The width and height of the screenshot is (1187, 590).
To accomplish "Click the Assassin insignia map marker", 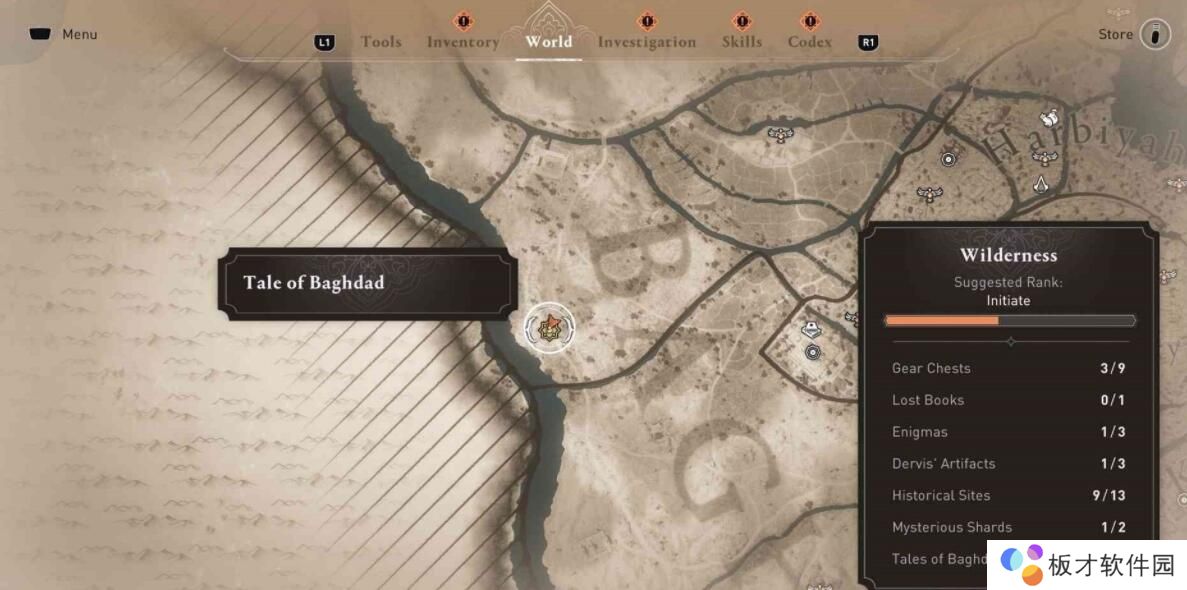I will (x=1041, y=184).
